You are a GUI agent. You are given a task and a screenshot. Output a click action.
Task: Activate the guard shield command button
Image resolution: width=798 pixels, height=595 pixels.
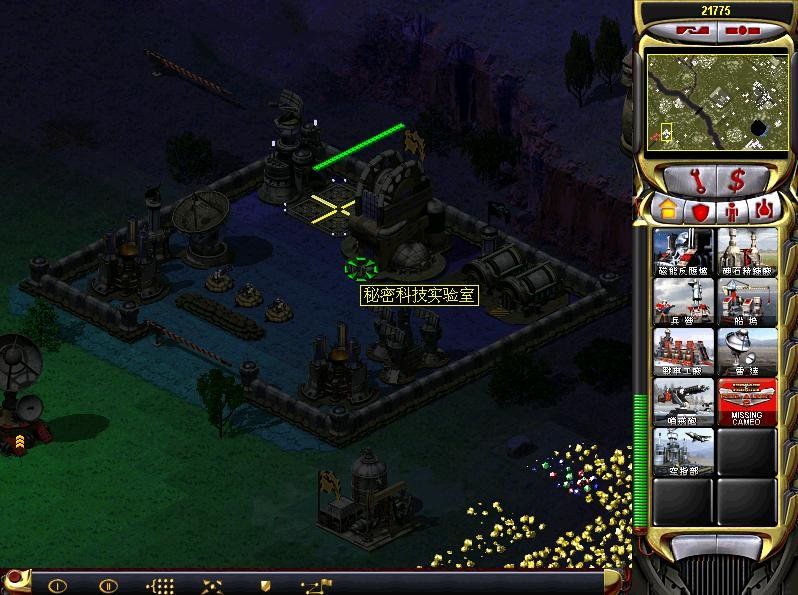[x=265, y=585]
